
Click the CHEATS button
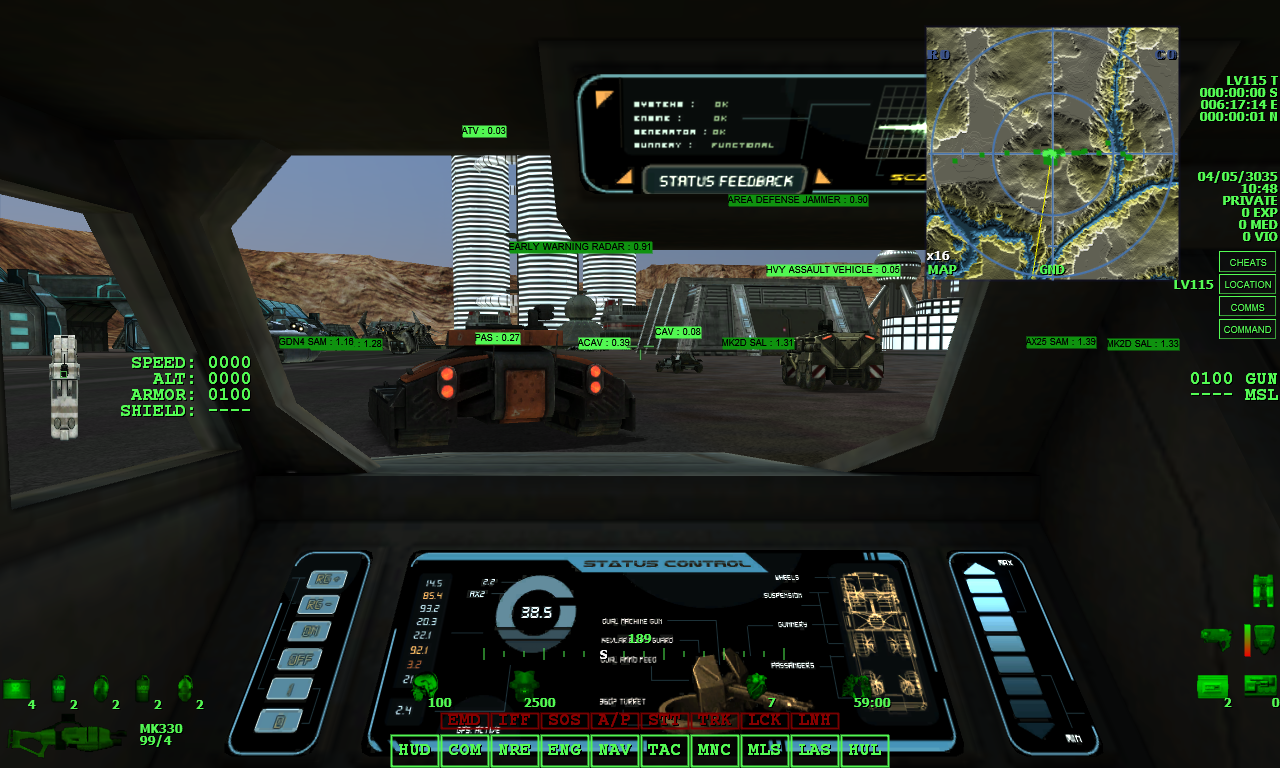pos(1246,262)
